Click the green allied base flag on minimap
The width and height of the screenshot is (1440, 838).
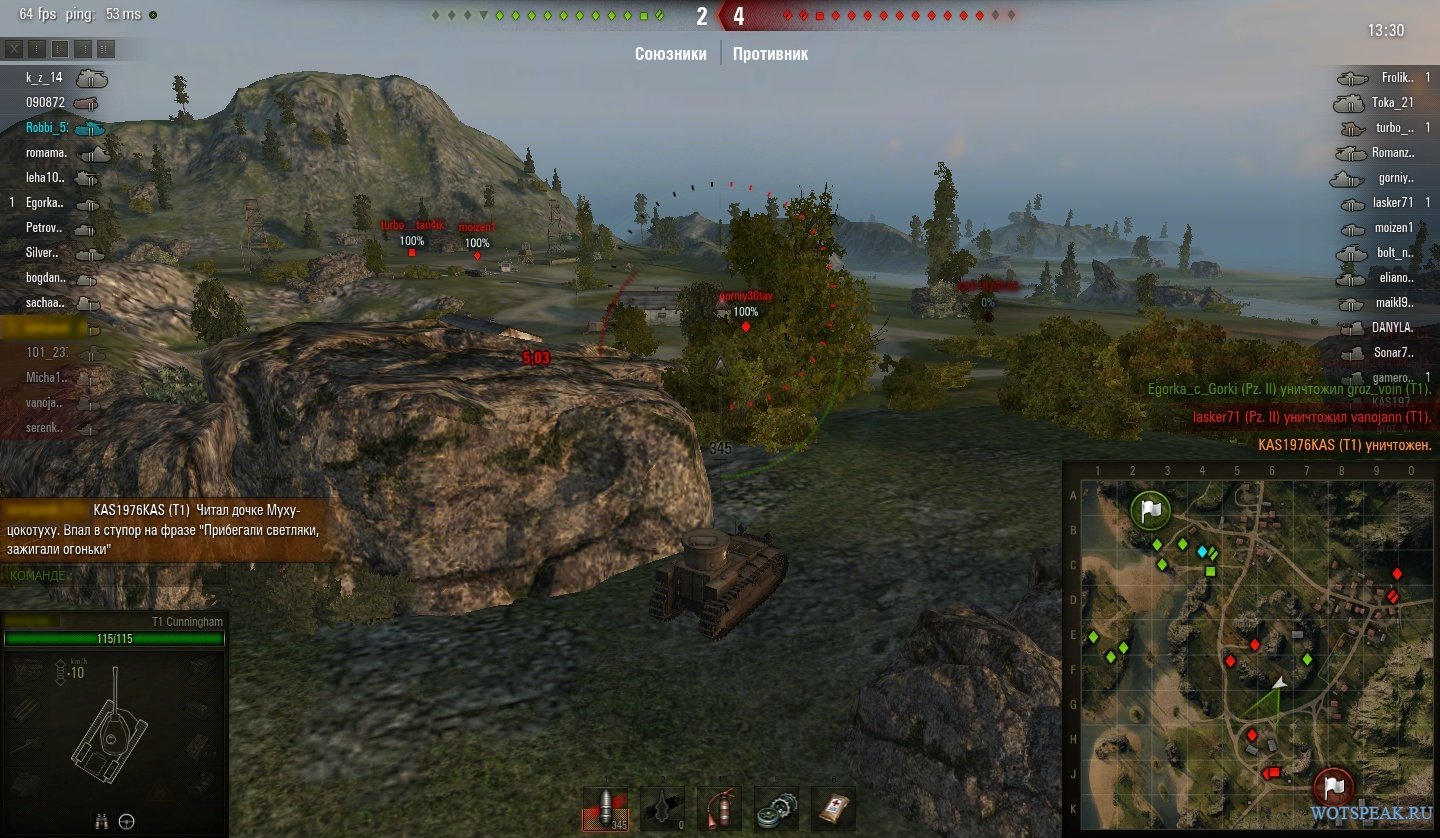[x=1151, y=510]
